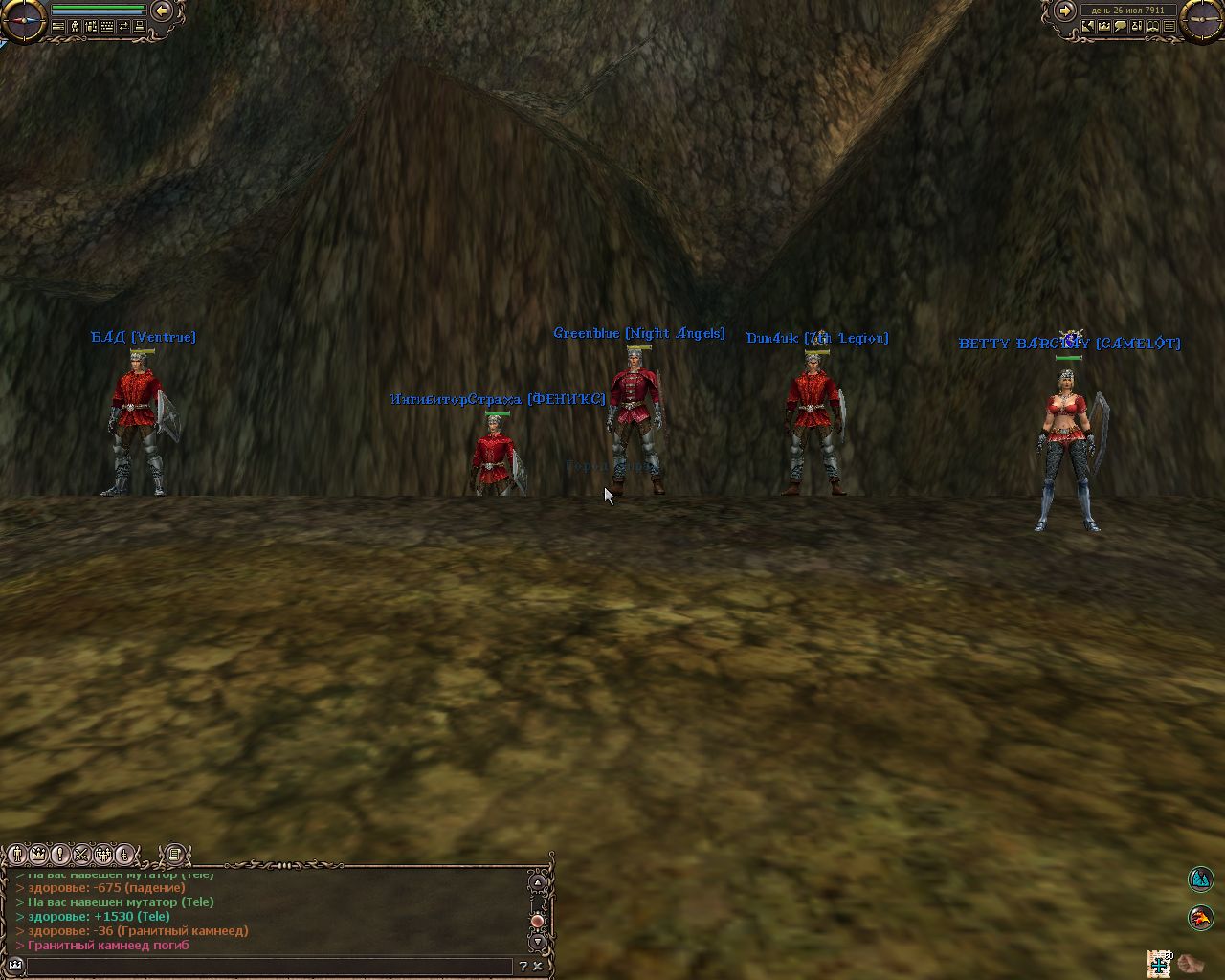
Task: Open the map icon button
Action: 1087,27
